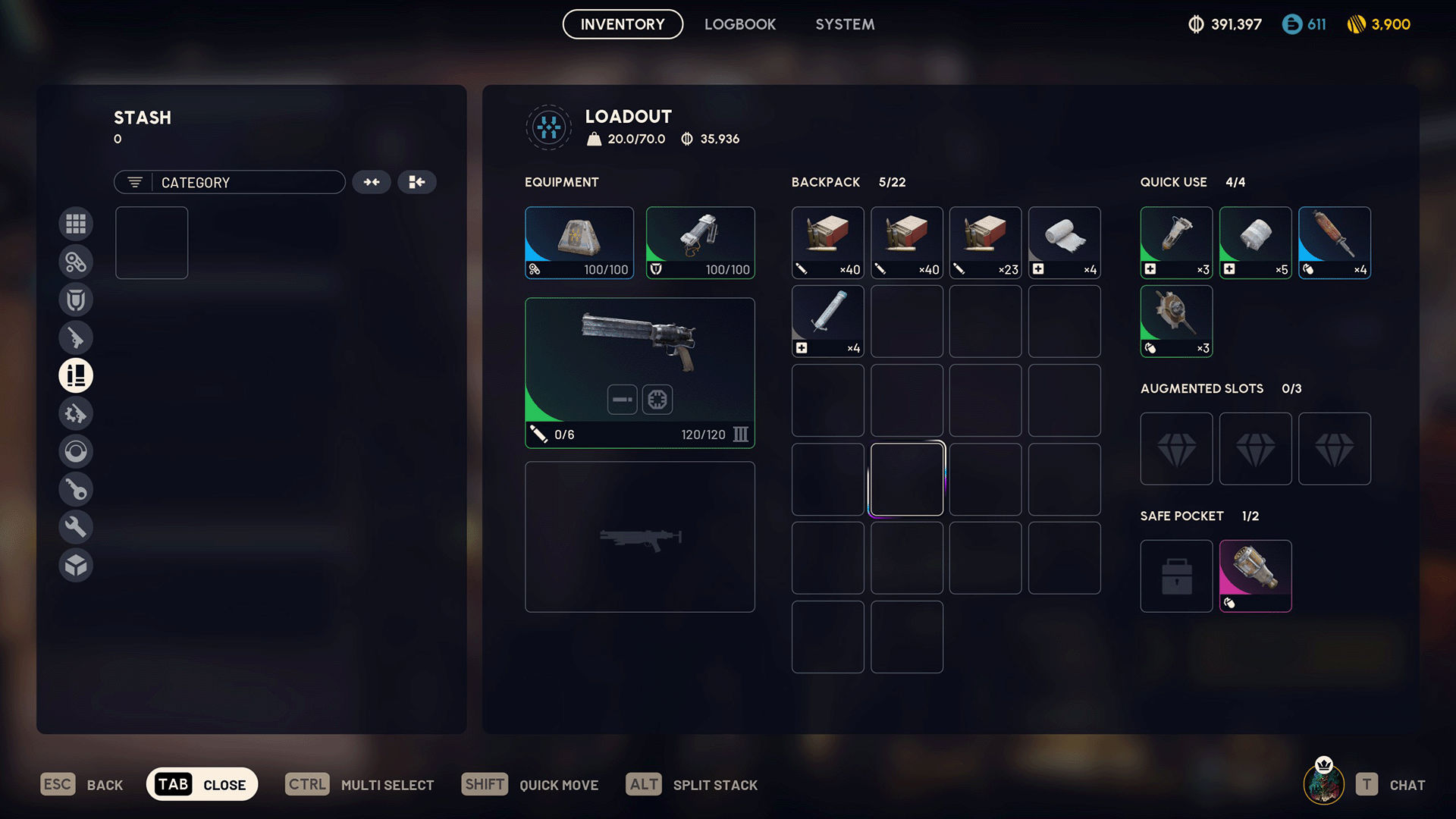Filter stash by wrench tools category

[x=76, y=527]
